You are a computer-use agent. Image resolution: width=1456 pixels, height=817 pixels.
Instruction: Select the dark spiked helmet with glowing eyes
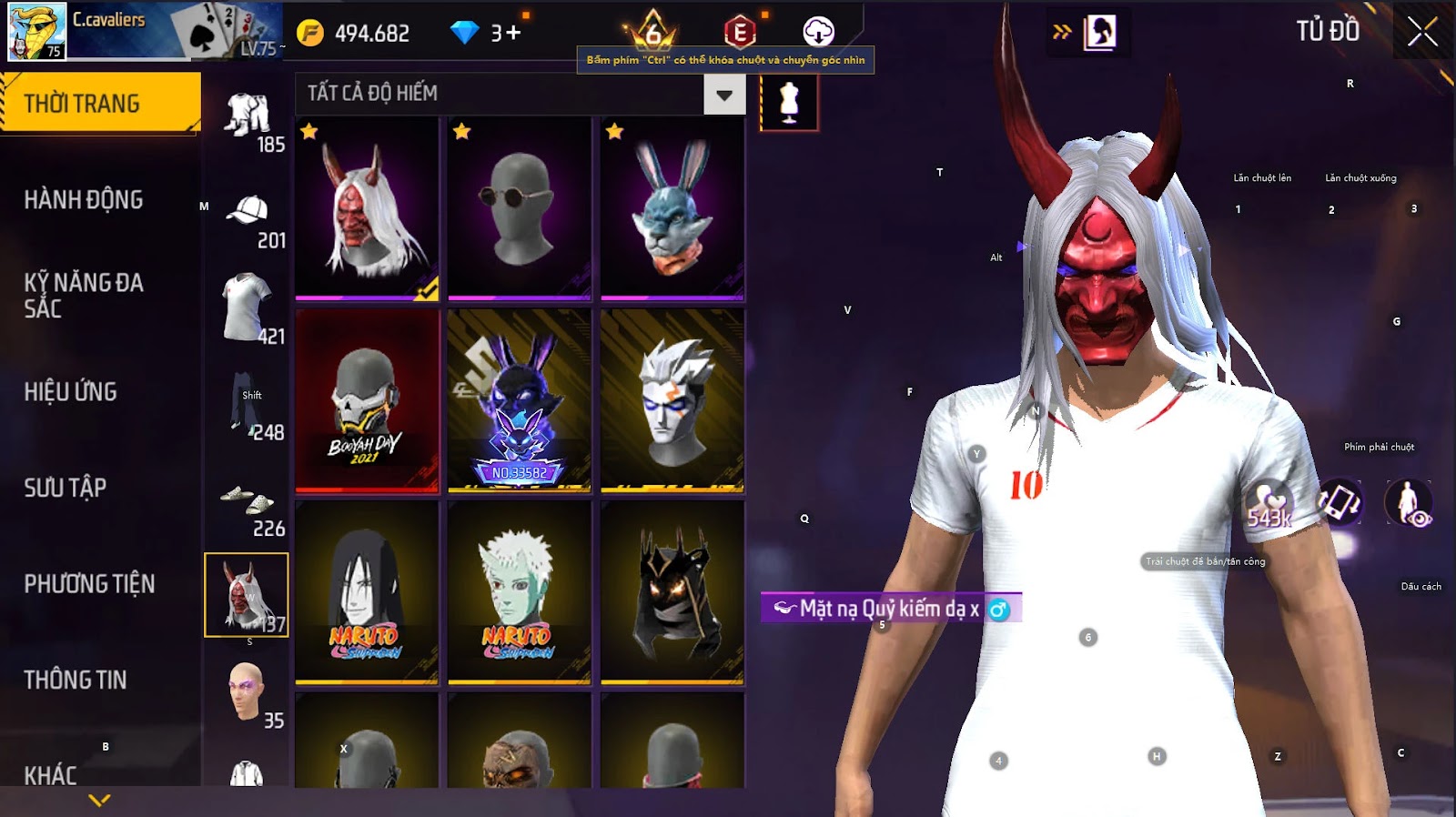tap(672, 591)
